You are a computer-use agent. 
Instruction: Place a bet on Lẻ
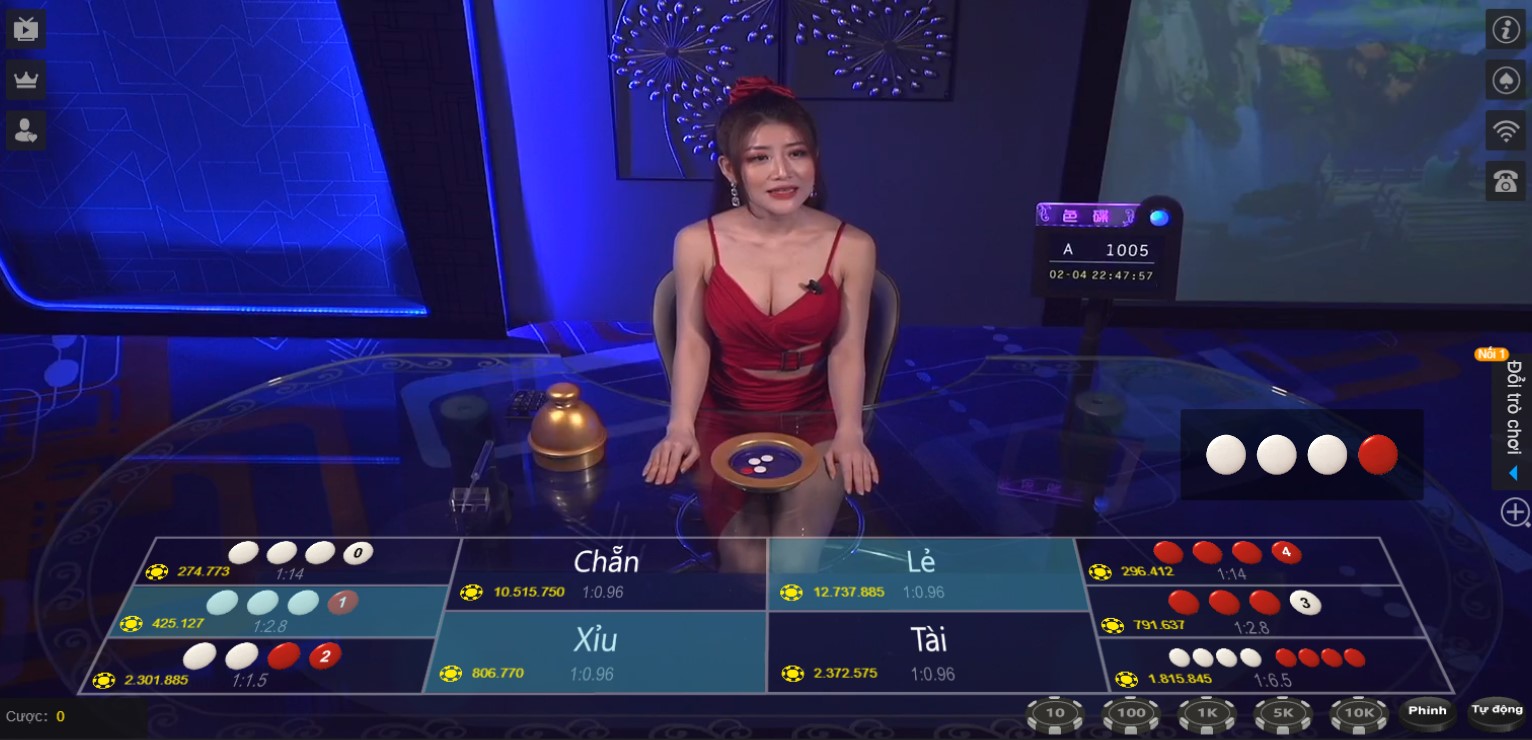pos(925,570)
